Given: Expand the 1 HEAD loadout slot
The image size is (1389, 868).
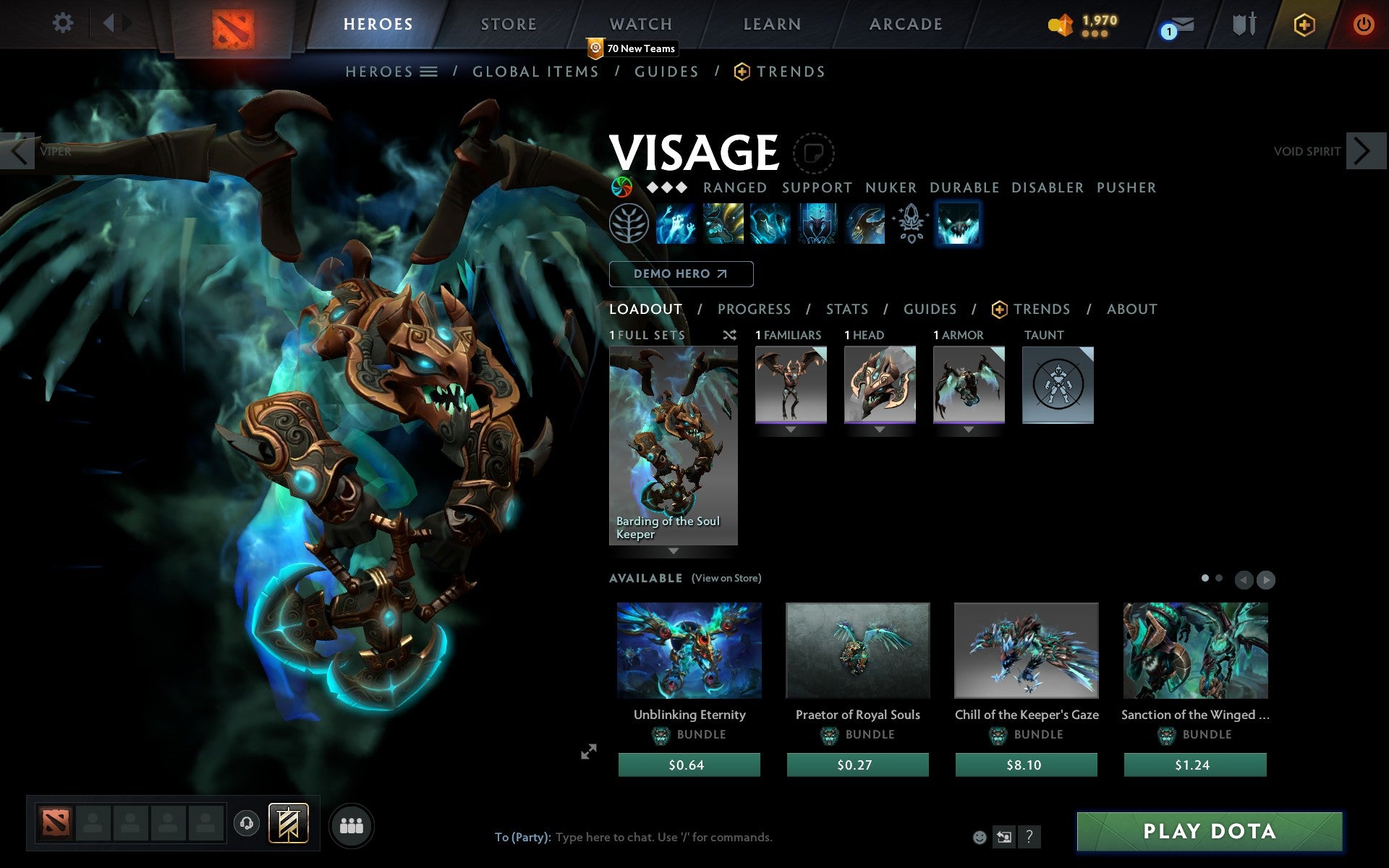Looking at the screenshot, I should pos(880,429).
